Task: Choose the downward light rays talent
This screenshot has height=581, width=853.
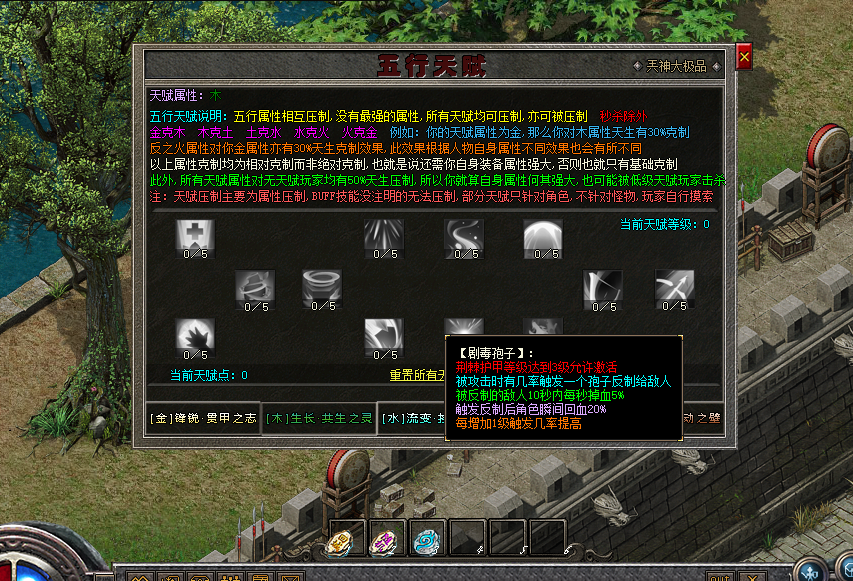Action: click(x=384, y=236)
